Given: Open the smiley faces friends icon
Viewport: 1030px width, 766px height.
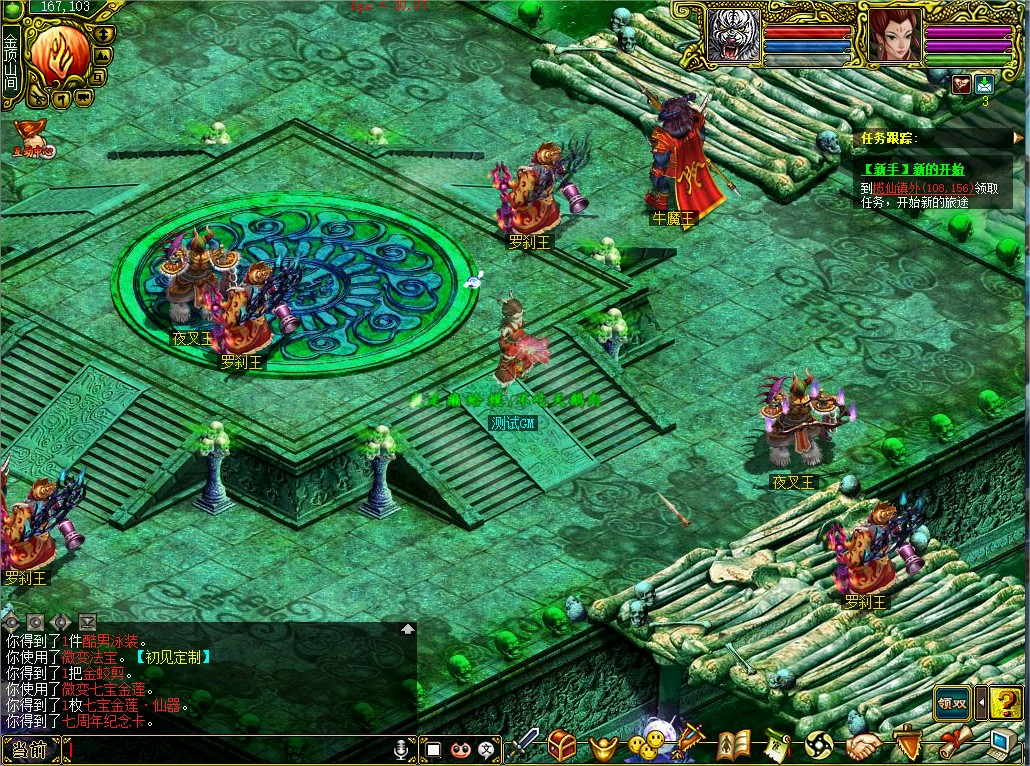Looking at the screenshot, I should coord(643,745).
